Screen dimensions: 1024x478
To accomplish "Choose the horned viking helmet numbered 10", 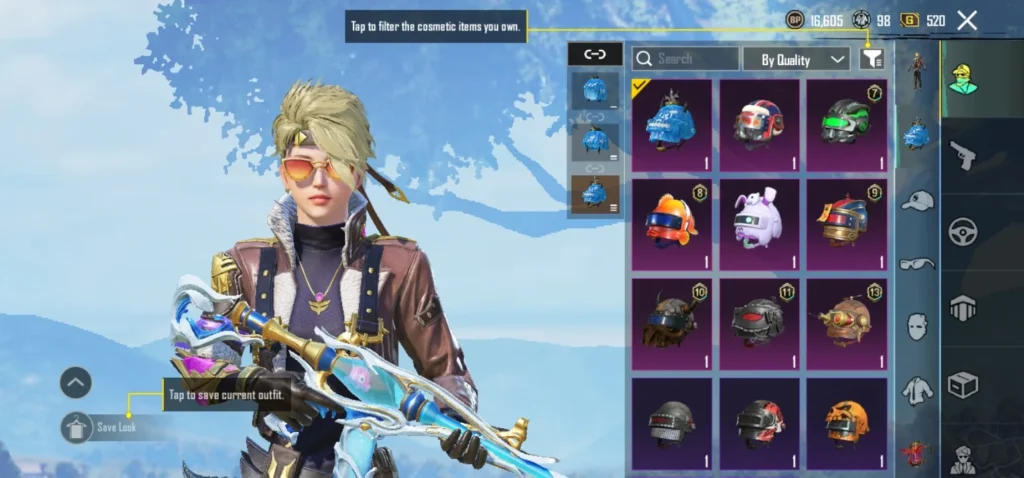I will click(x=672, y=322).
